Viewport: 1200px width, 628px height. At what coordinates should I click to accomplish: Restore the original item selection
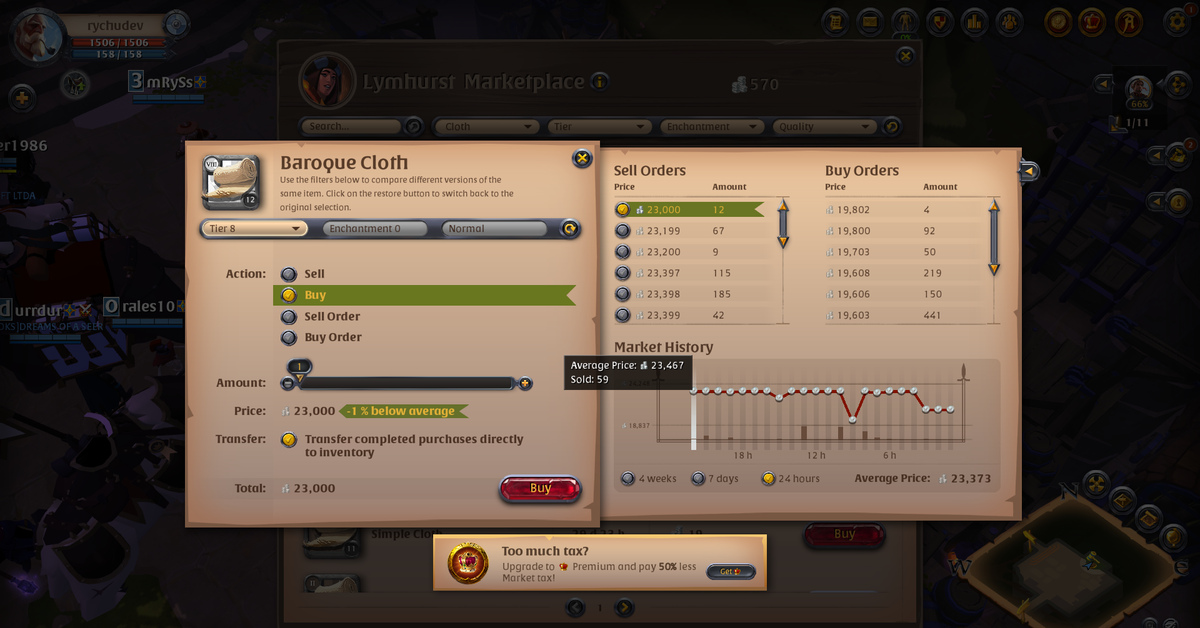(570, 229)
